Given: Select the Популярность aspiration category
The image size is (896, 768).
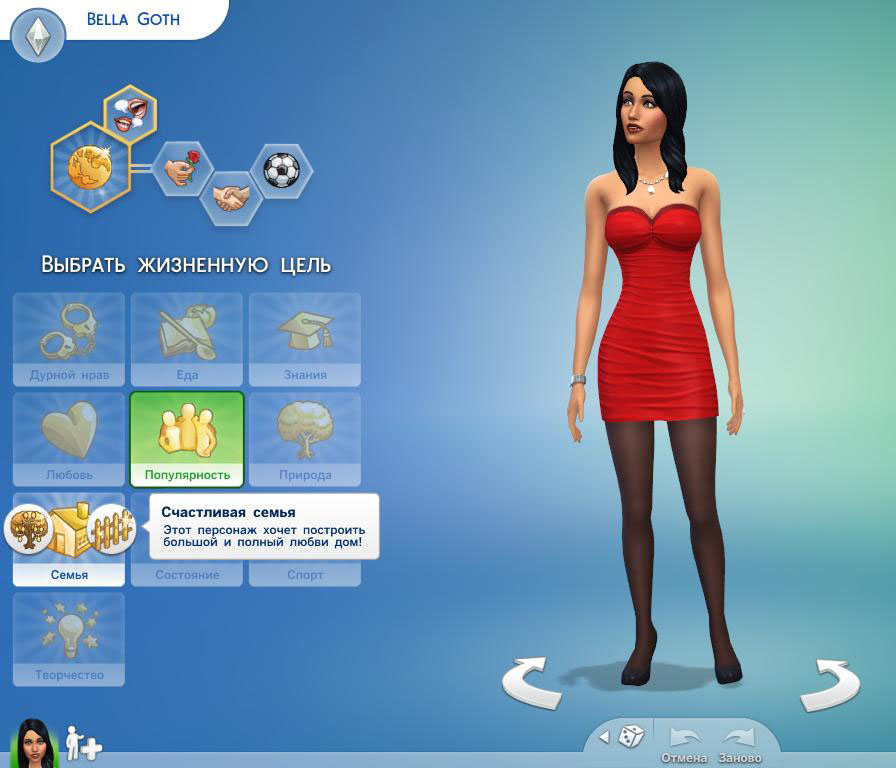Looking at the screenshot, I should click(x=187, y=439).
